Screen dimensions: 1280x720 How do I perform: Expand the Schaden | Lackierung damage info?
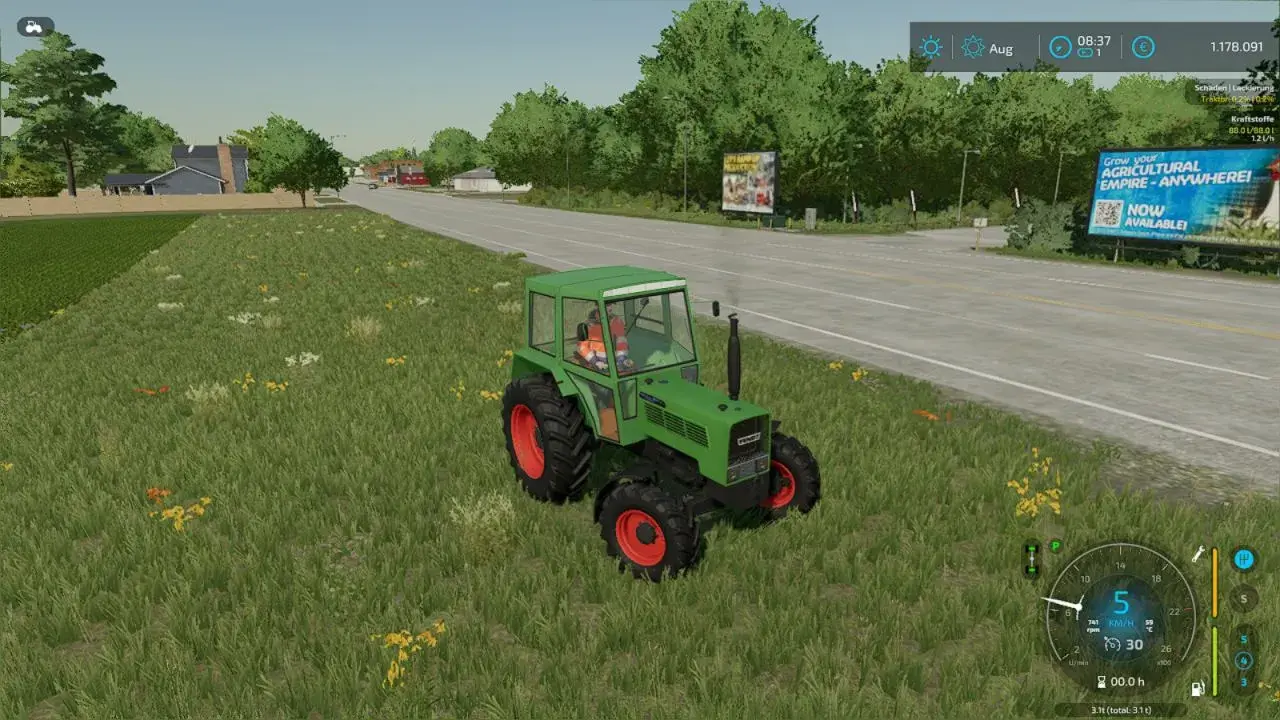[1233, 88]
